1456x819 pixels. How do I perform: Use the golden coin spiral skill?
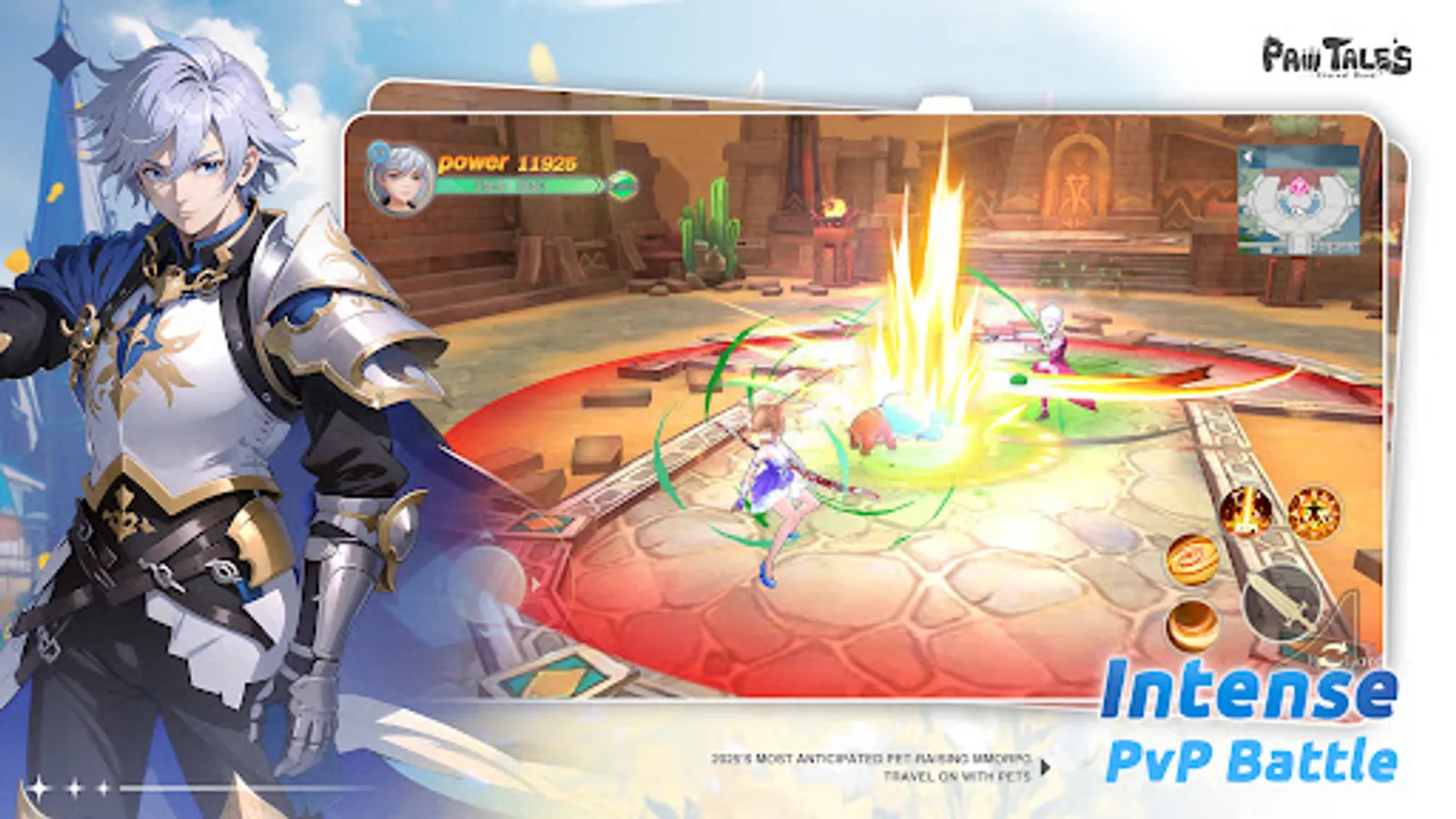[x=1192, y=561]
